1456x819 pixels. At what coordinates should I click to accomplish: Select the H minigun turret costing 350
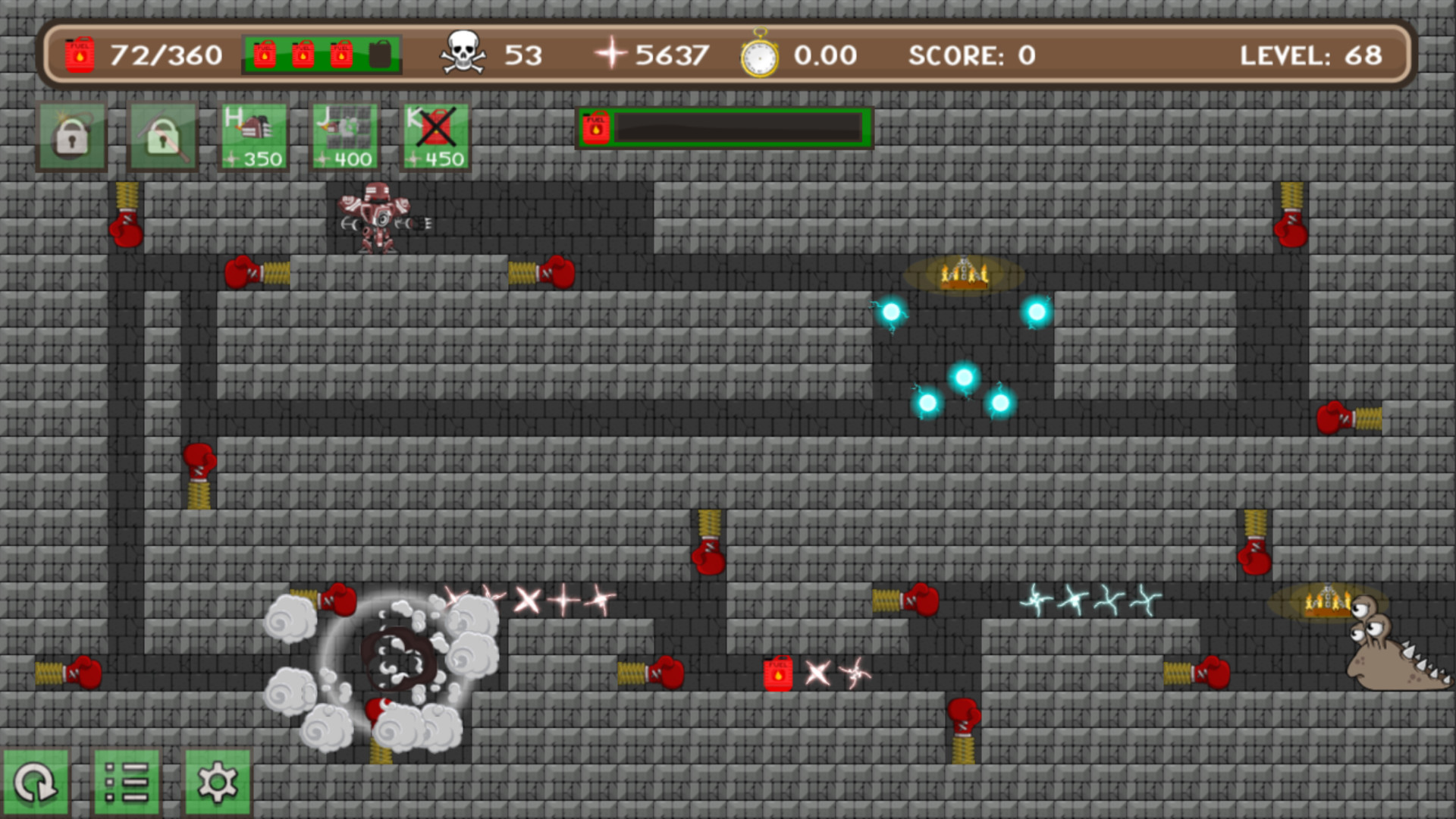pyautogui.click(x=253, y=136)
